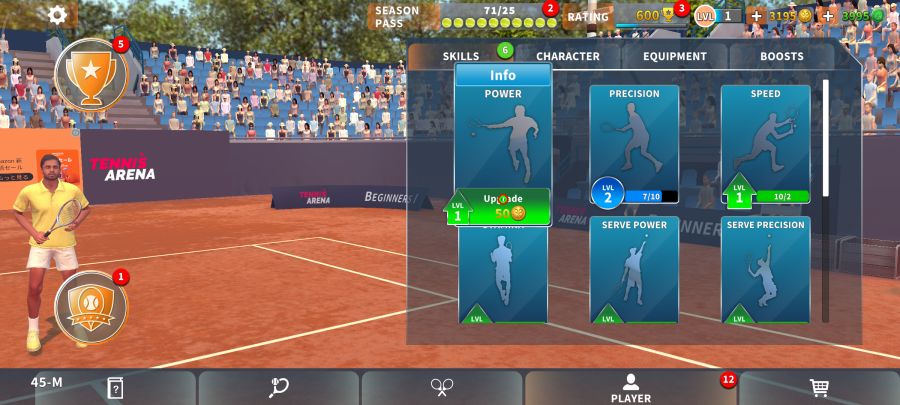Screen dimensions: 900x405
Task: Switch to the Skills tab
Action: [x=461, y=56]
